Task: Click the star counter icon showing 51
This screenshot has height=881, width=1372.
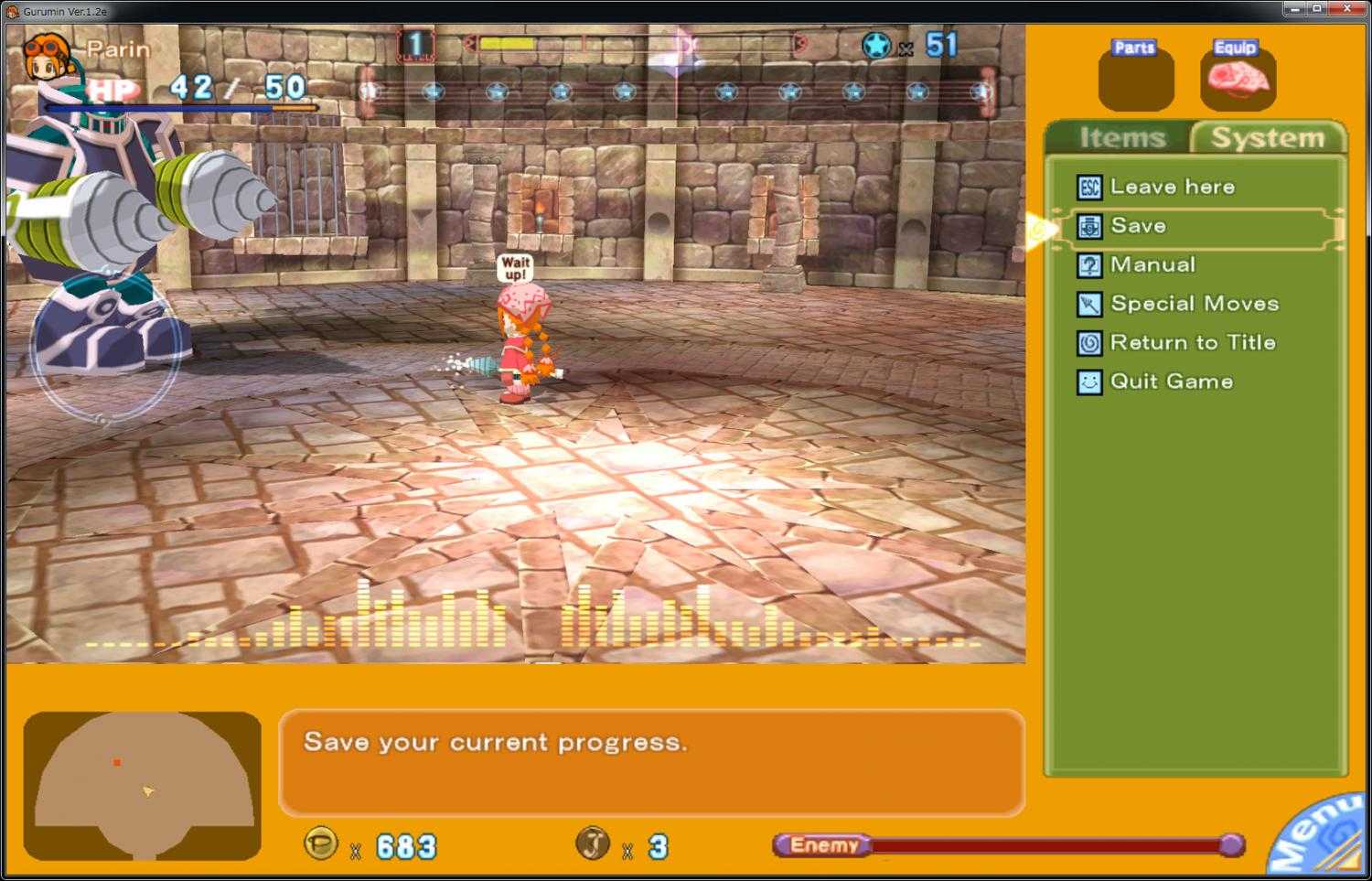Action: pyautogui.click(x=879, y=48)
